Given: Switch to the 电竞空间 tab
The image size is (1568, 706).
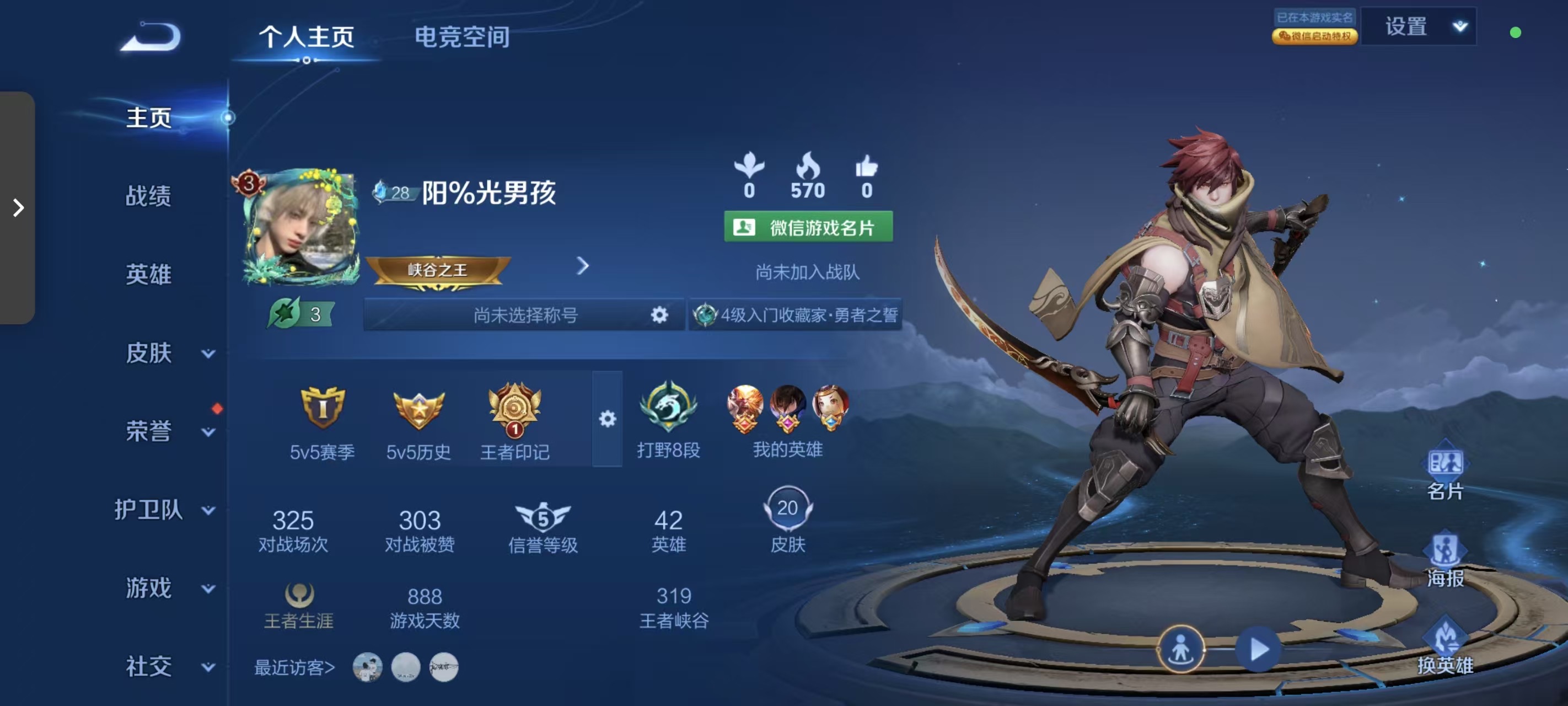Looking at the screenshot, I should coord(461,37).
